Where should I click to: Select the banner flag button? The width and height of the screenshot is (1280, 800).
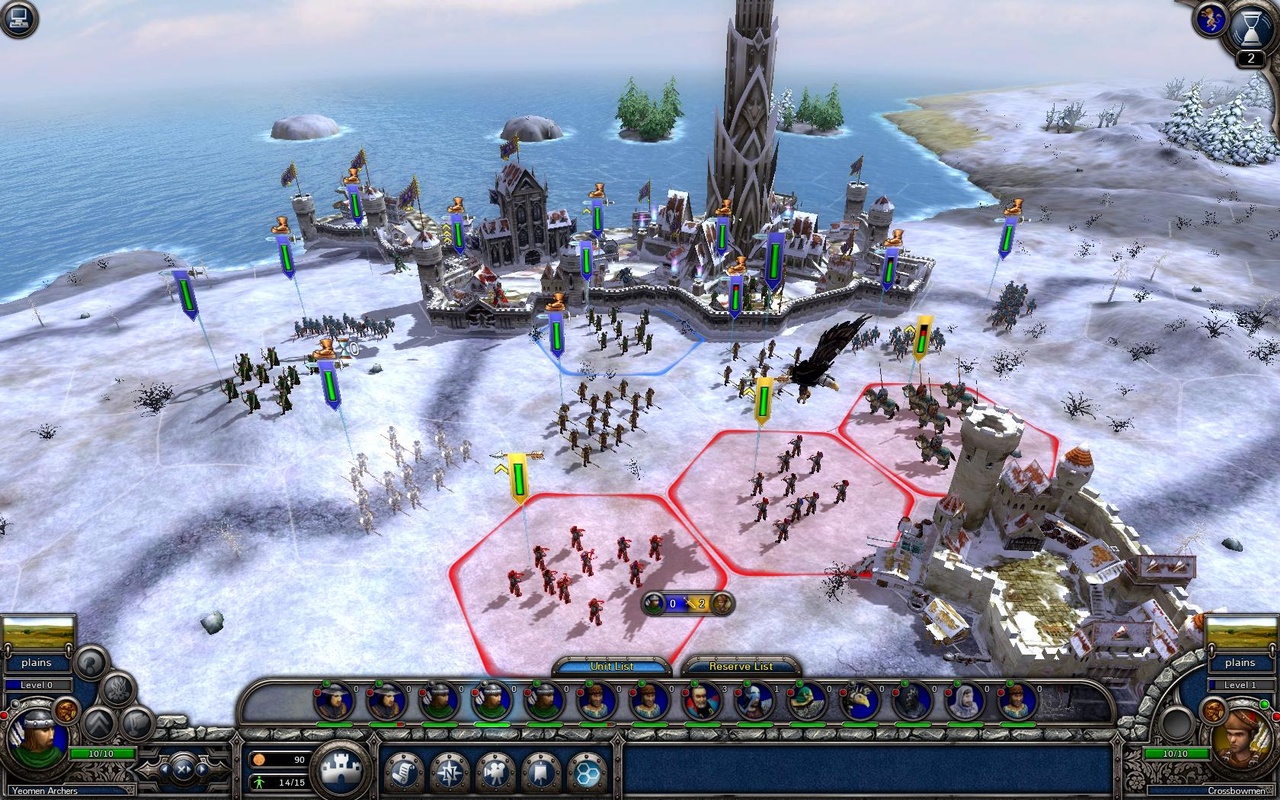point(541,771)
